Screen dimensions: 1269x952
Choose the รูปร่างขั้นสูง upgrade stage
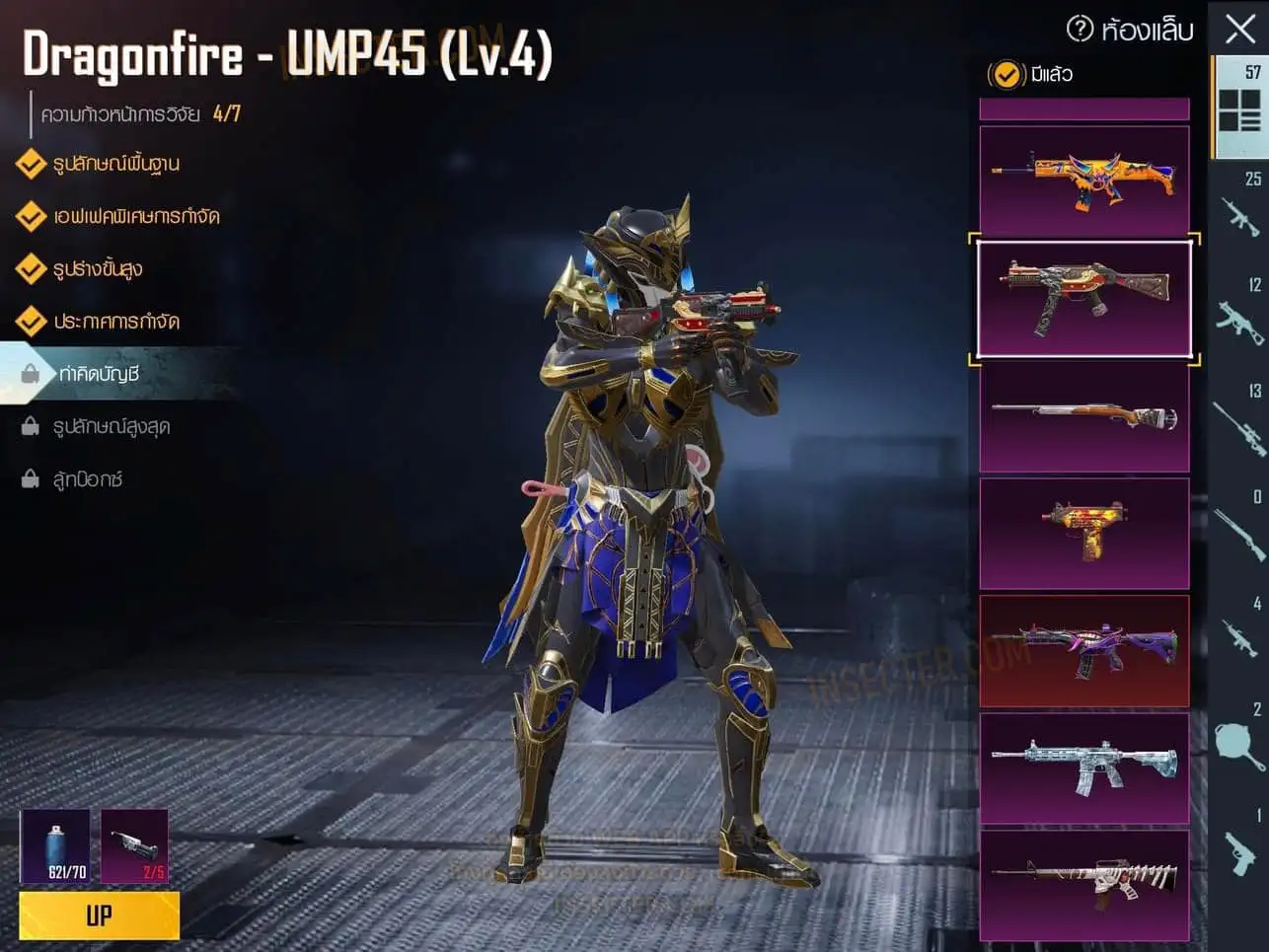[x=98, y=268]
